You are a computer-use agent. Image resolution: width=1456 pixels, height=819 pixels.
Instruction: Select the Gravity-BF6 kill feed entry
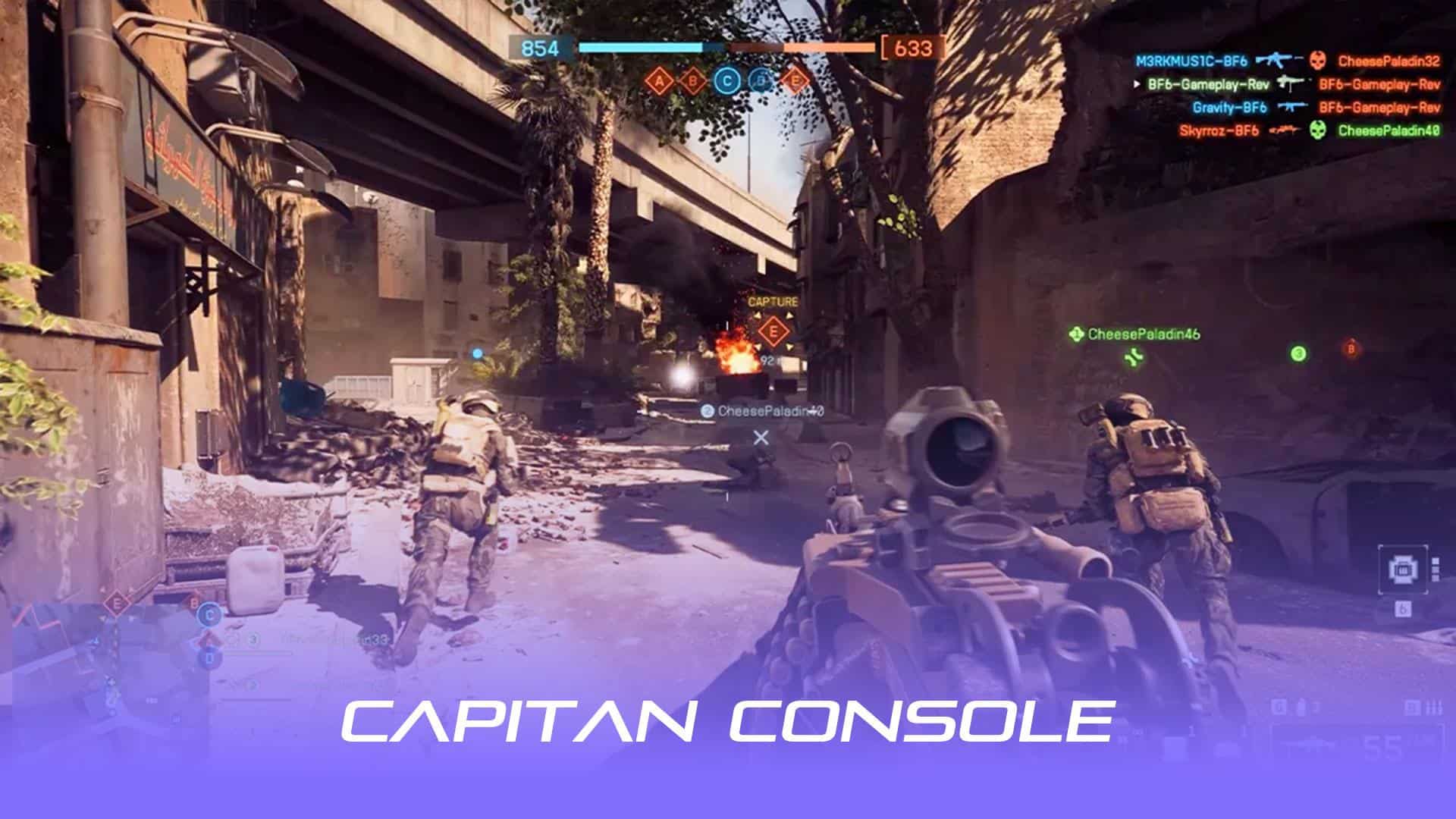[x=1229, y=108]
